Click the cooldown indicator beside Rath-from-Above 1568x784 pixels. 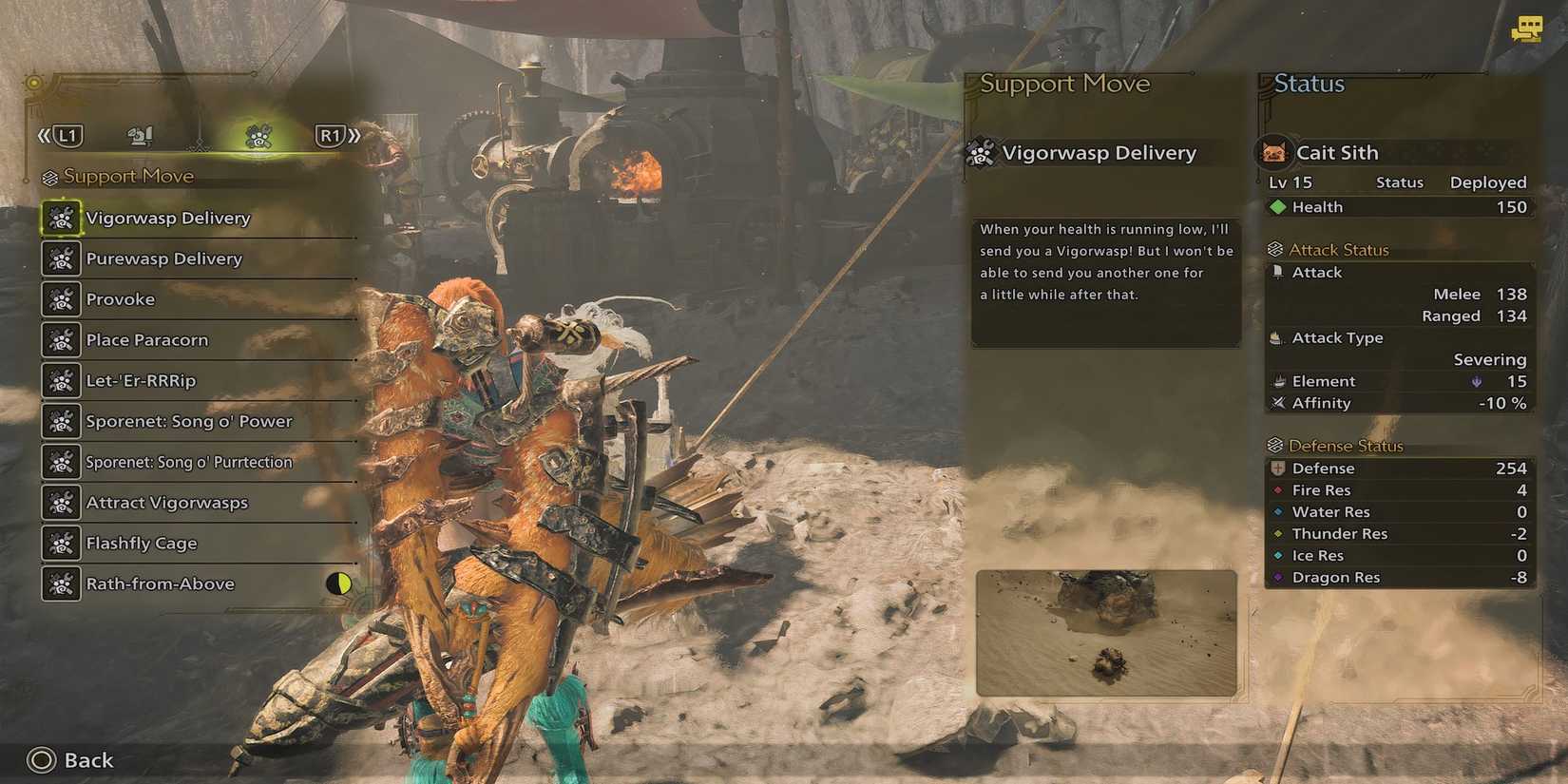pyautogui.click(x=339, y=583)
